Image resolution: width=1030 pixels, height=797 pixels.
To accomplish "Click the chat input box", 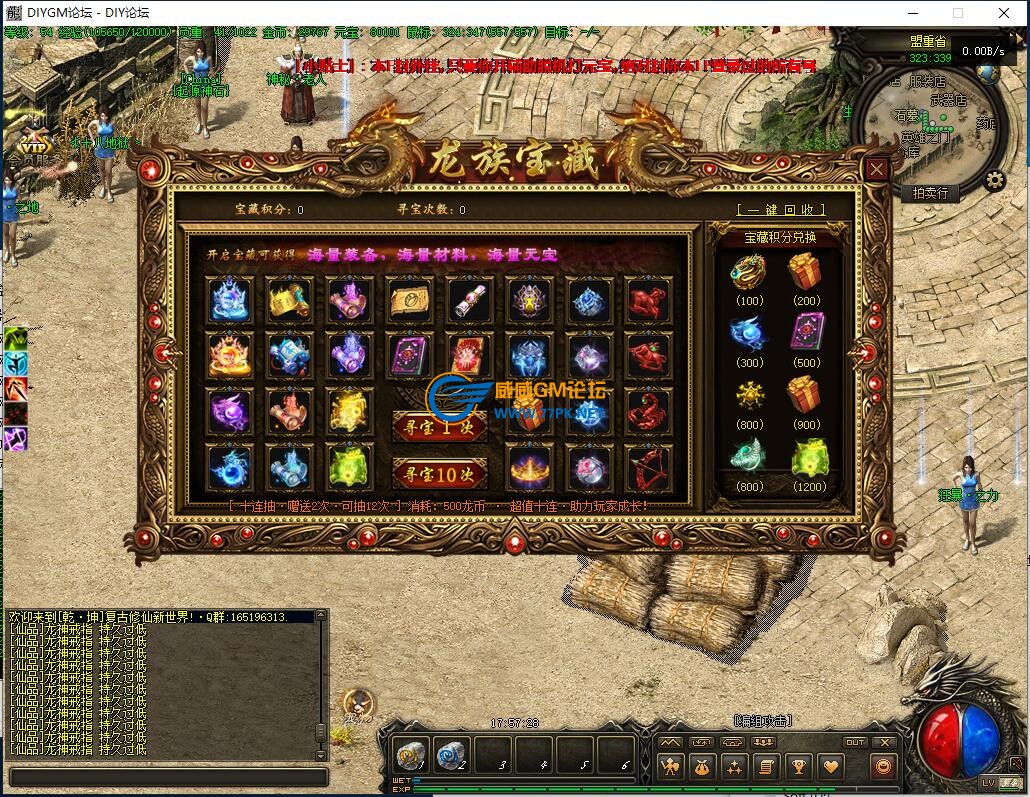I will (x=168, y=777).
